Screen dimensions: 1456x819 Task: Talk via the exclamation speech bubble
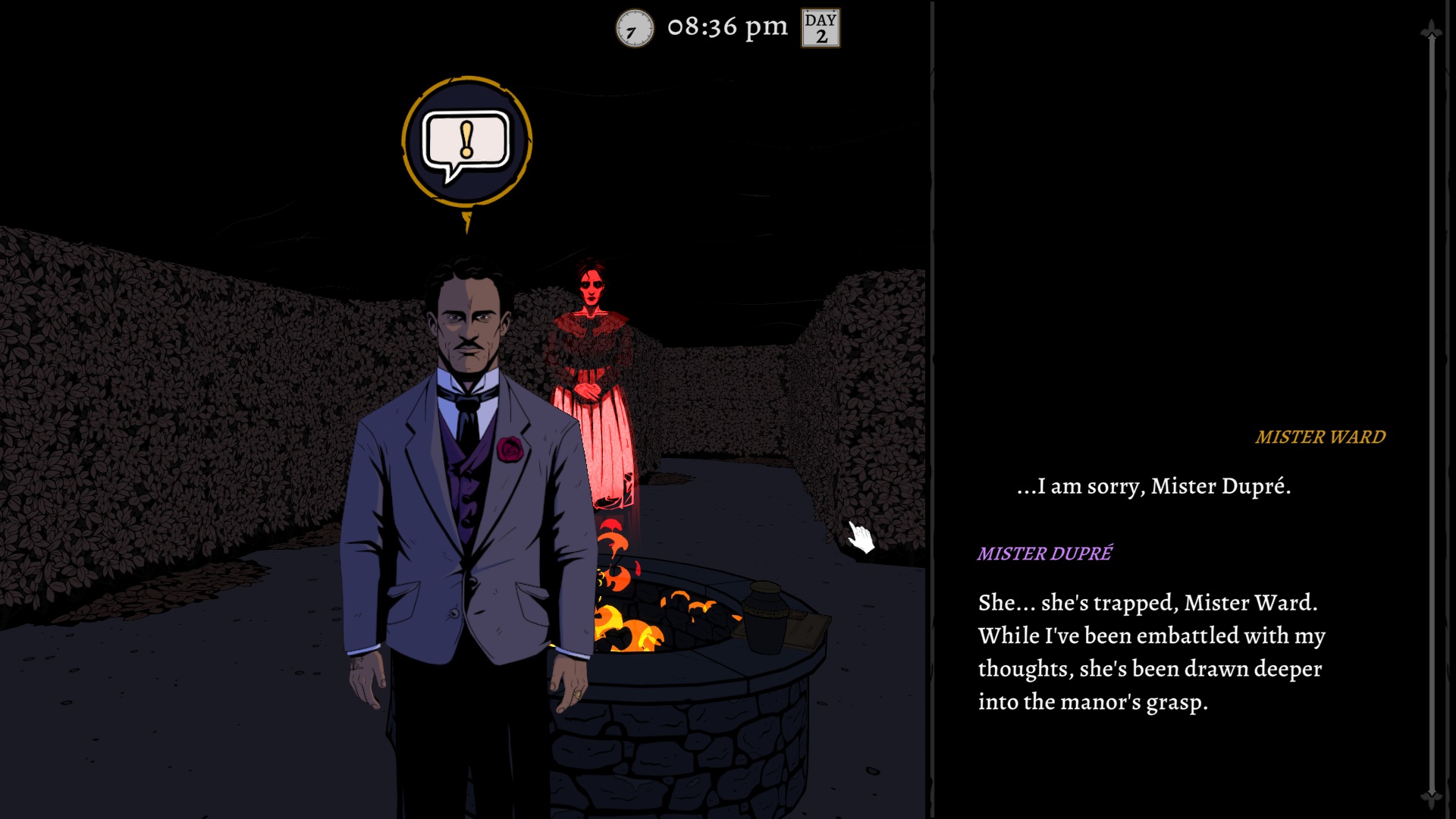(x=466, y=142)
